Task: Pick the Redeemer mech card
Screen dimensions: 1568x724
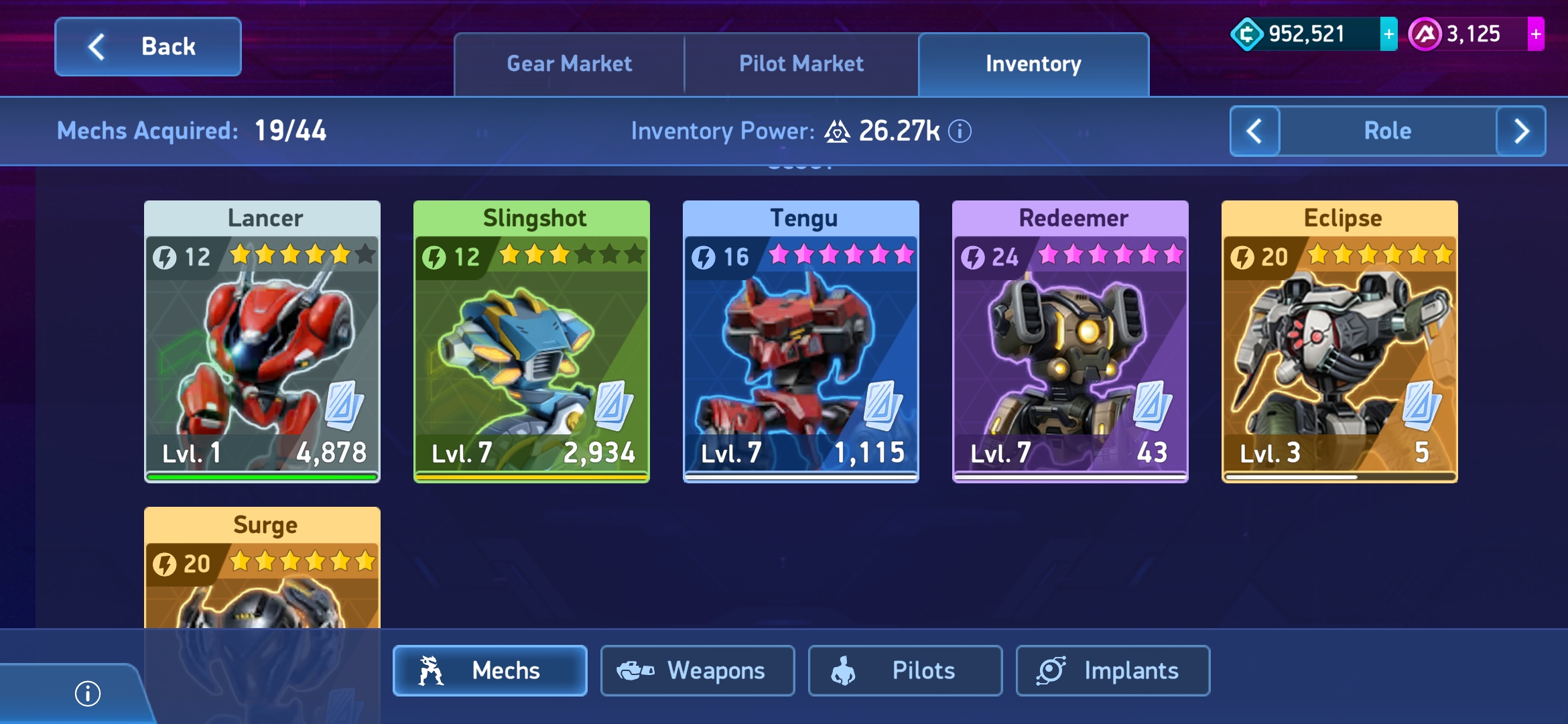Action: pos(1071,342)
